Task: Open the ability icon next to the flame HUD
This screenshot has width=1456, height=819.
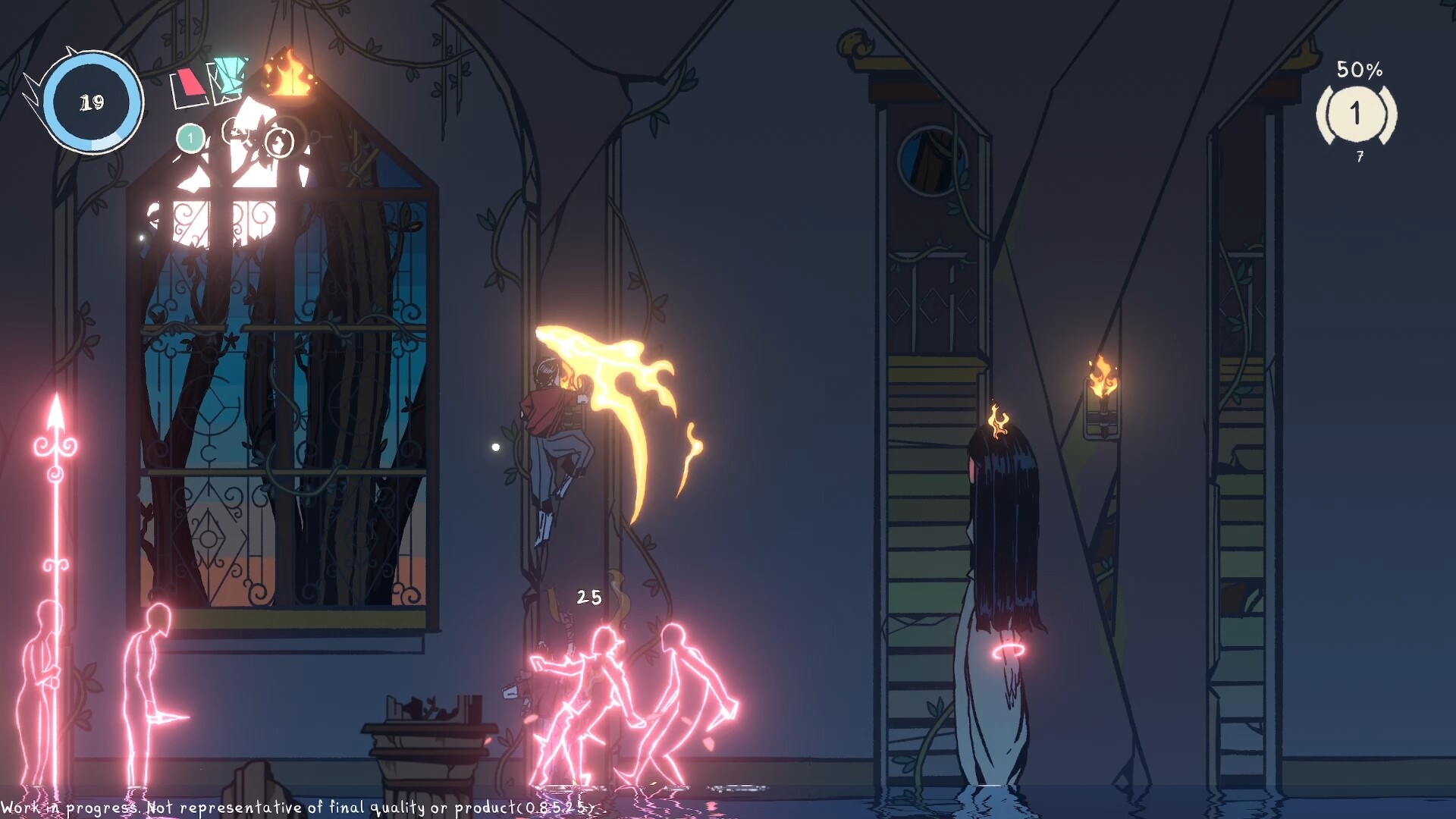Action: [x=235, y=130]
